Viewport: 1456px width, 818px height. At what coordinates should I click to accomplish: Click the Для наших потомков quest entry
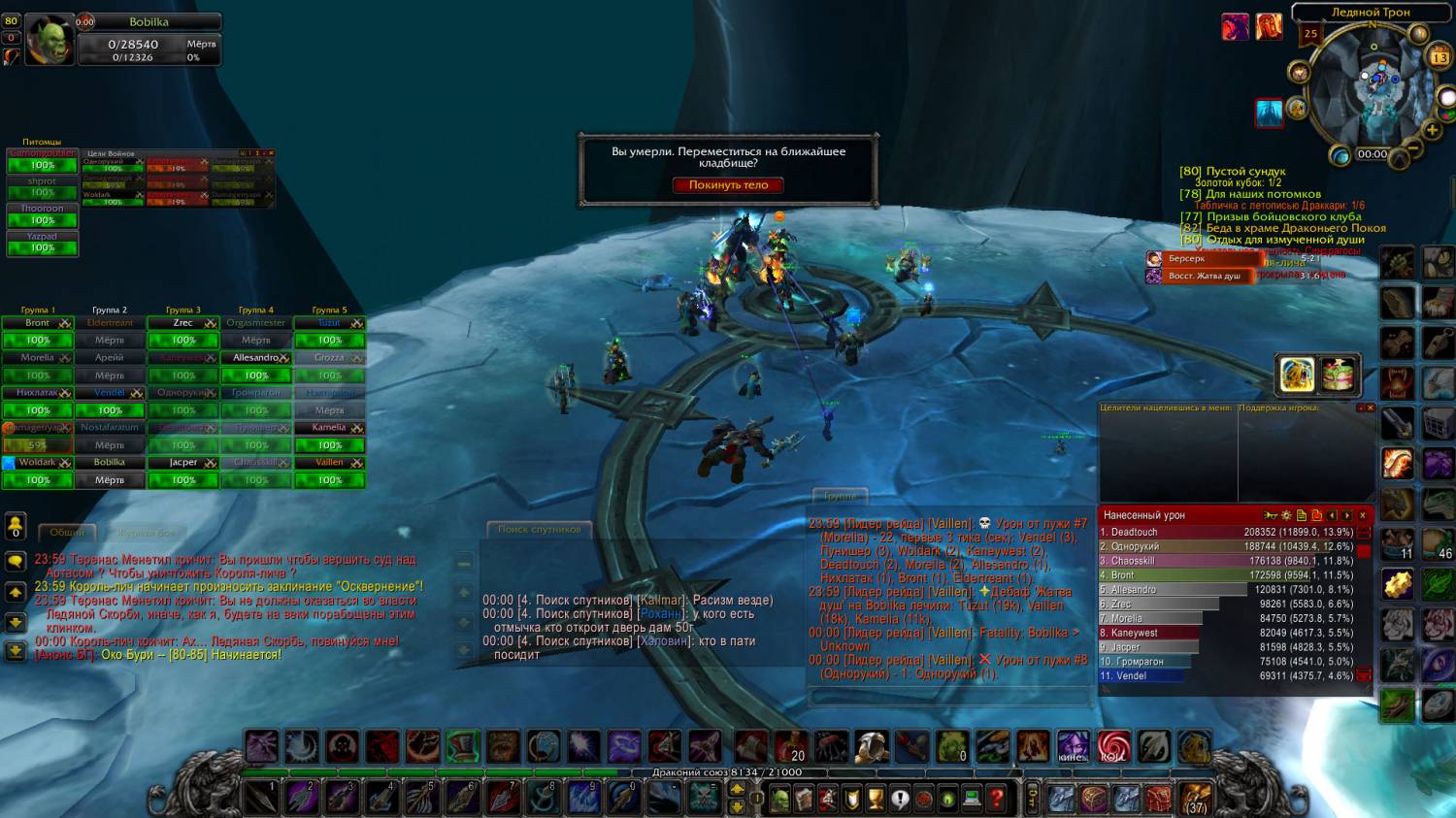click(1263, 194)
